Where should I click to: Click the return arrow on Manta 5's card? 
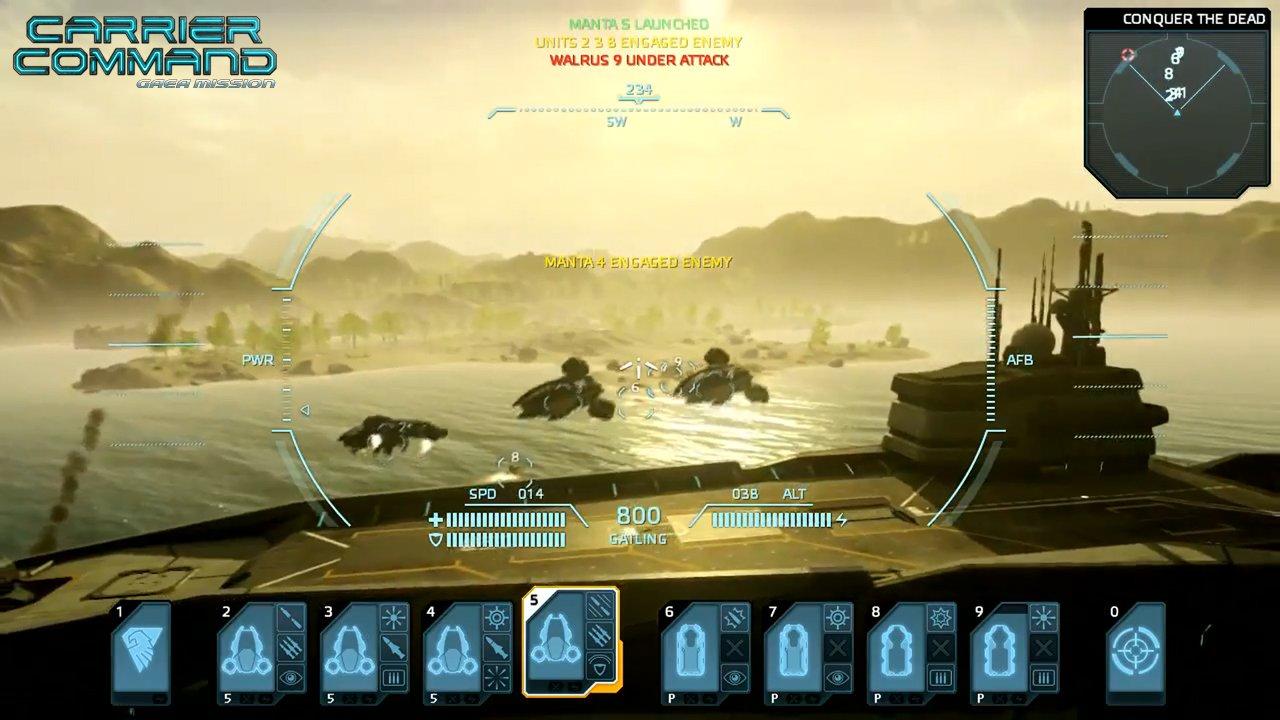pos(574,685)
